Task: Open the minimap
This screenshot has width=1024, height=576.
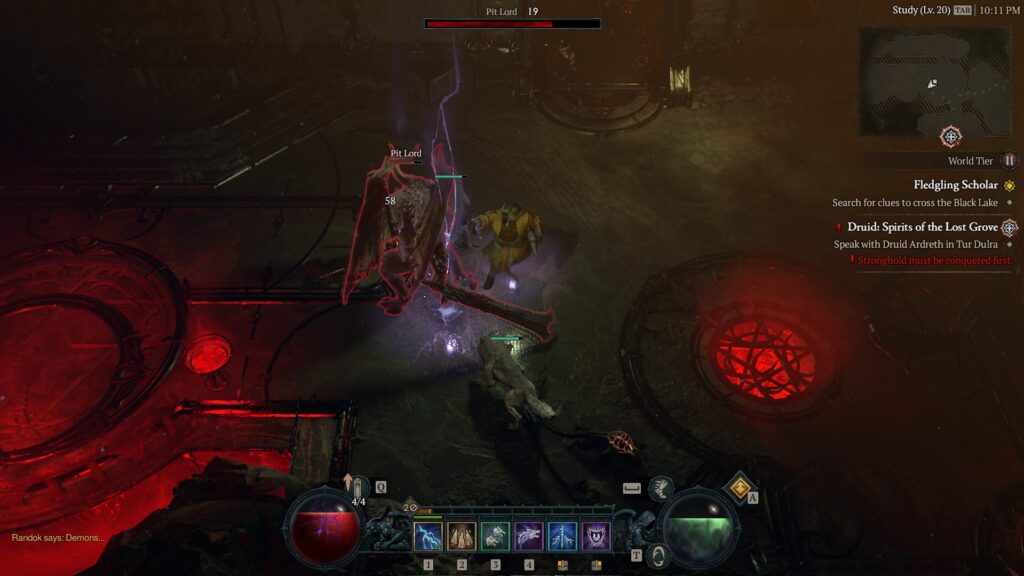Action: click(x=935, y=81)
